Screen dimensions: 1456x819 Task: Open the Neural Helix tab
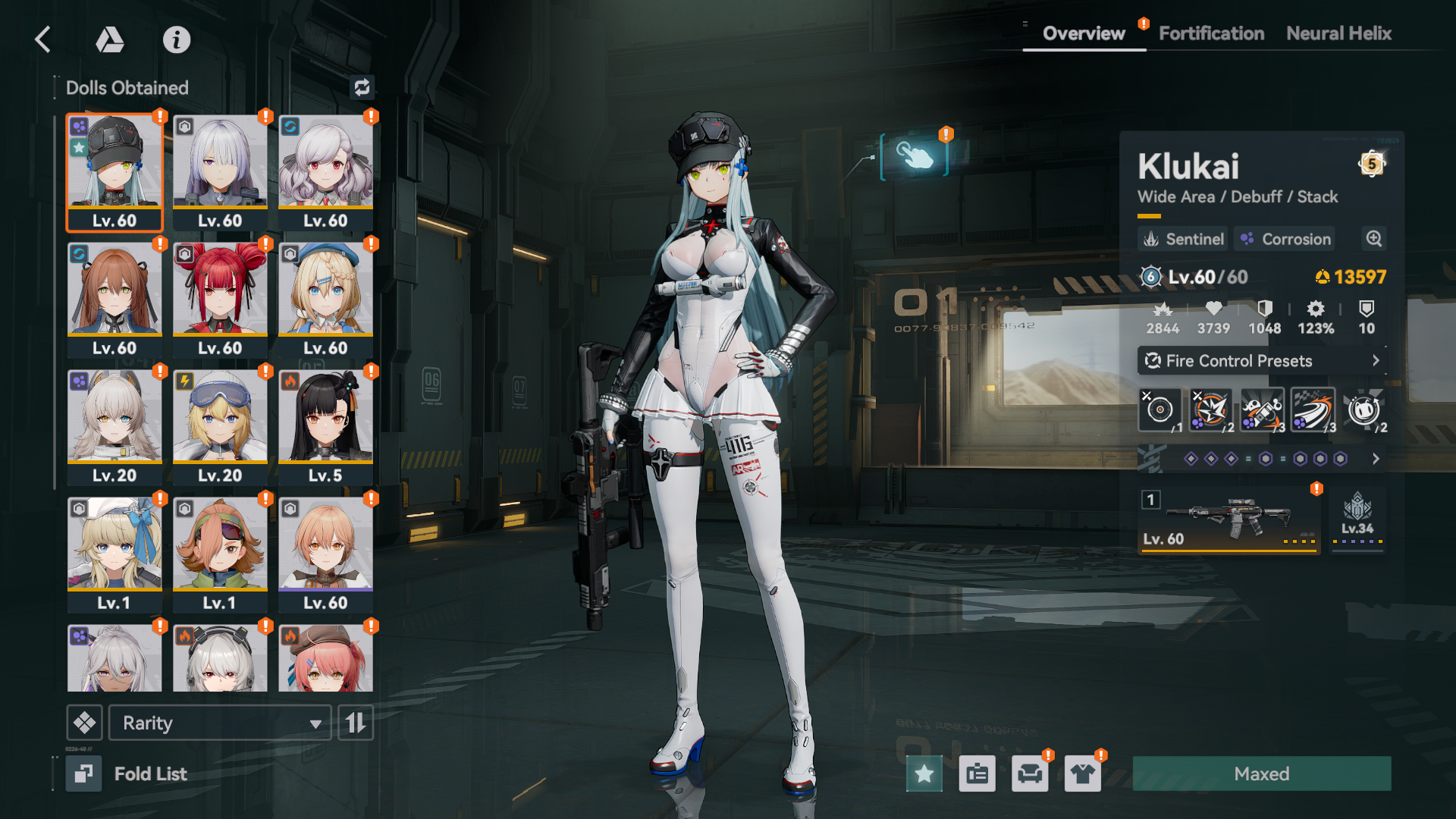point(1338,33)
